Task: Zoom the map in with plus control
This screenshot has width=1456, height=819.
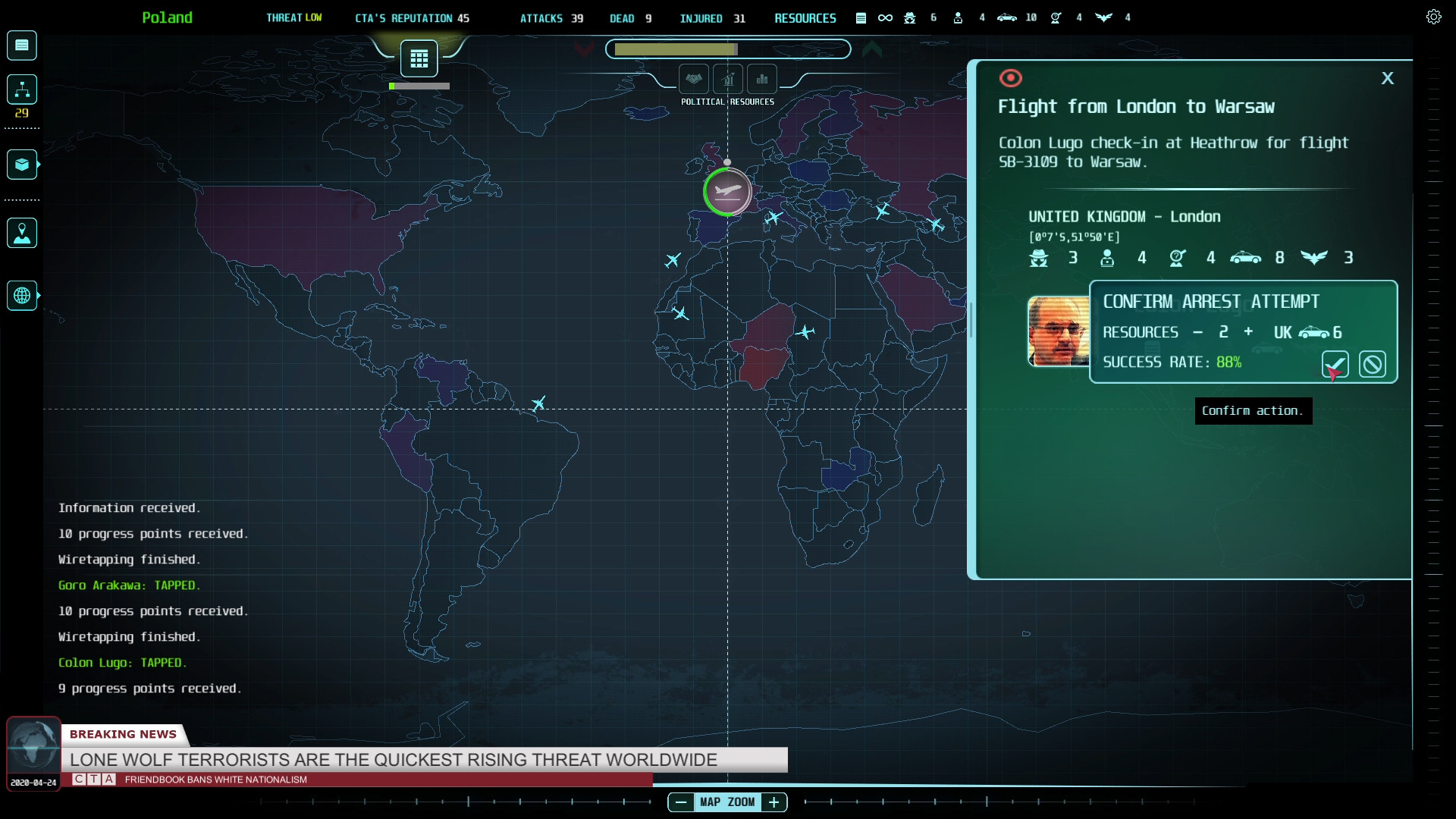Action: coord(774,802)
